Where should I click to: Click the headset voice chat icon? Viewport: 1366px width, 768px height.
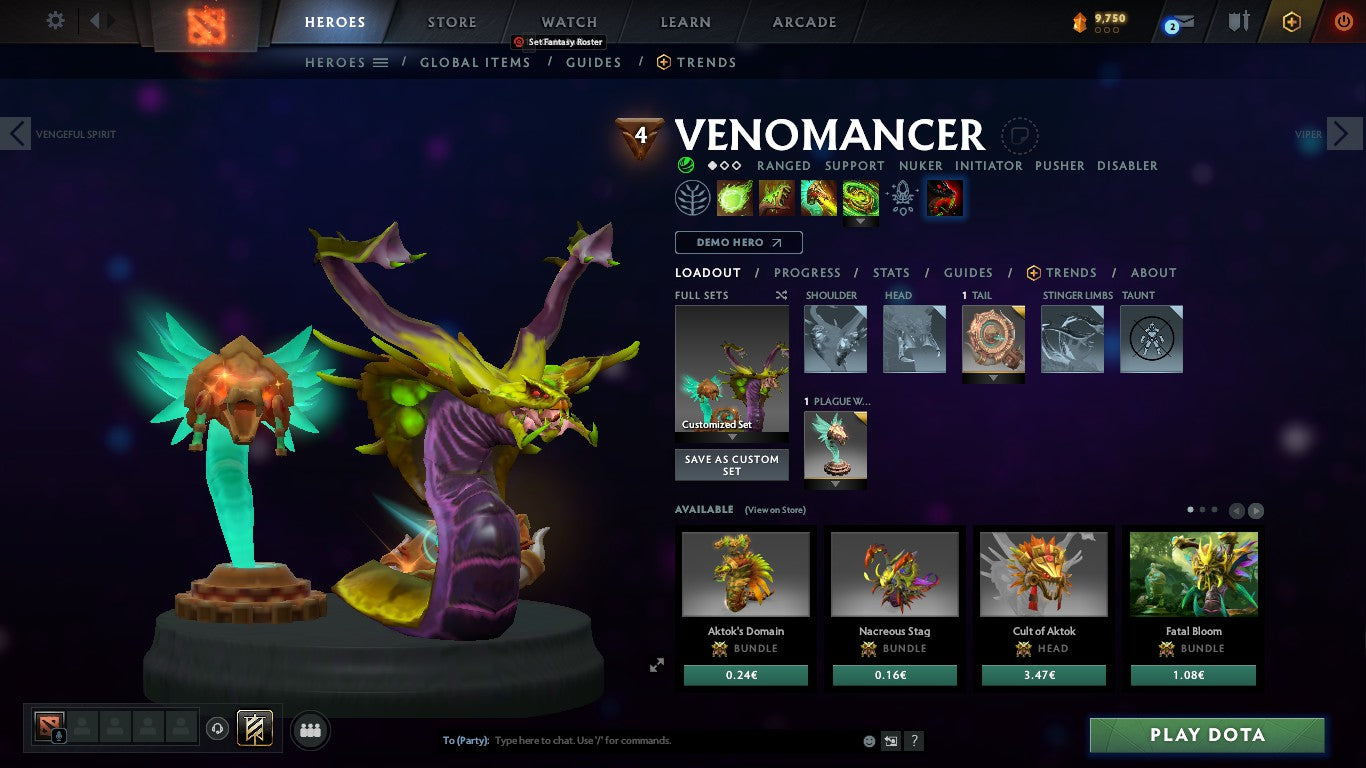(x=218, y=729)
